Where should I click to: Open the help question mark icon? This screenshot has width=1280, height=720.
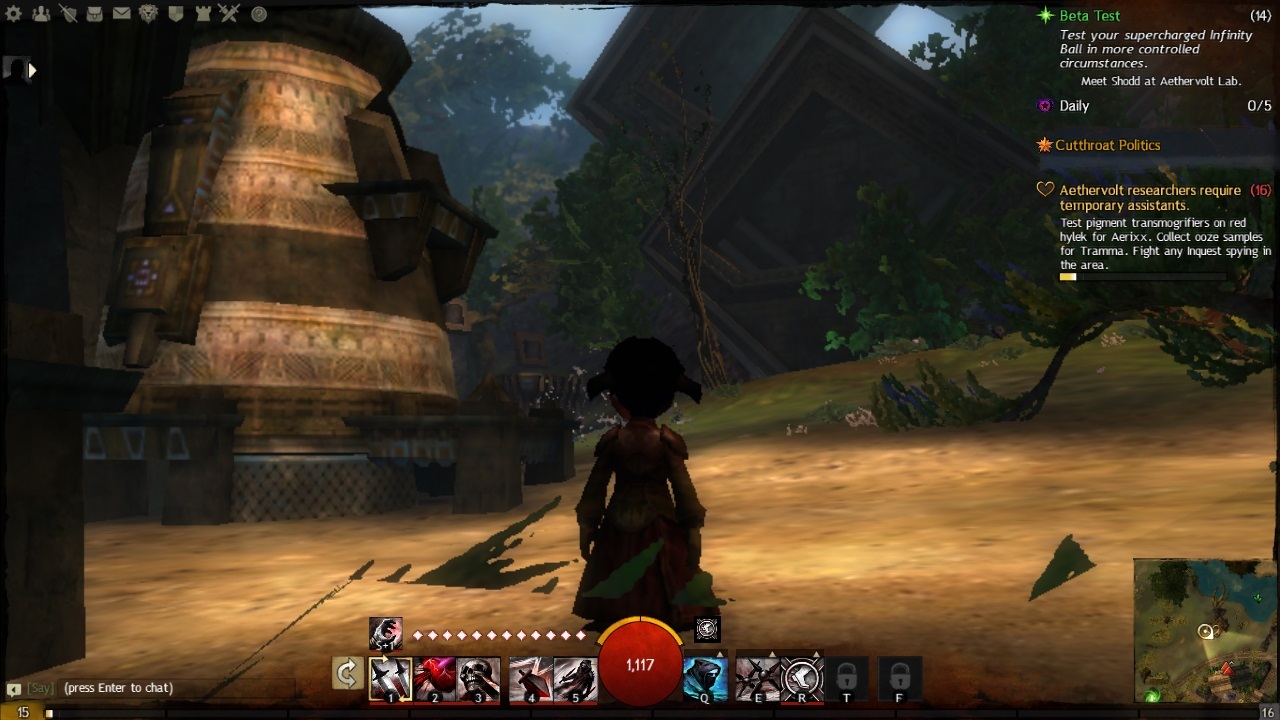click(x=259, y=14)
